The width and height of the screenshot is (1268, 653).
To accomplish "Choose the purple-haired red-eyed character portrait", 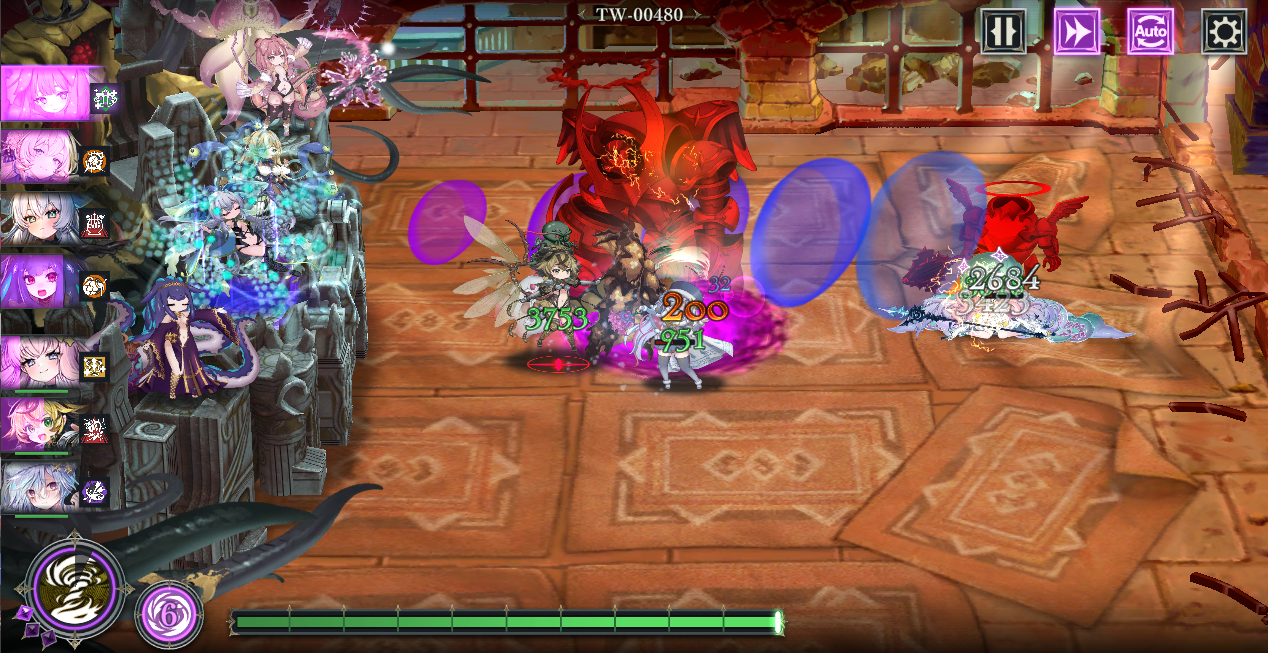I will pyautogui.click(x=40, y=283).
